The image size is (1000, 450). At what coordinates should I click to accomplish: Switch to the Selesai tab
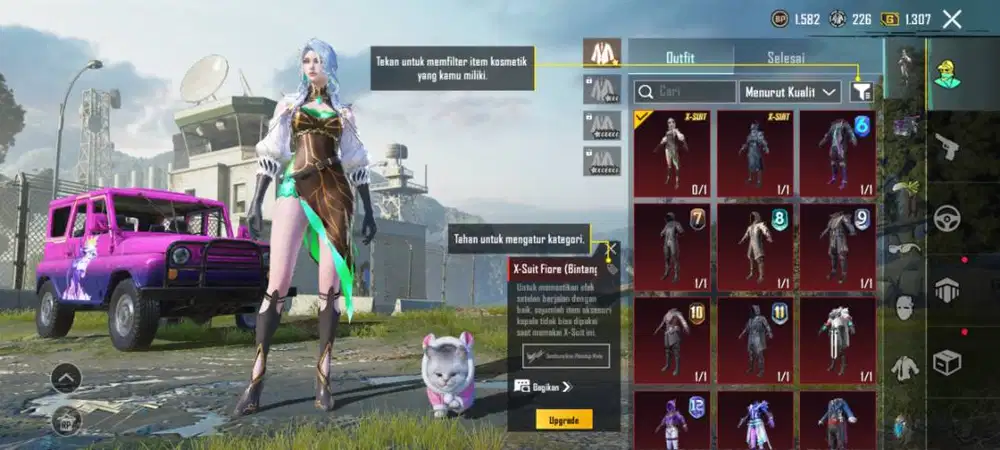pos(785,58)
